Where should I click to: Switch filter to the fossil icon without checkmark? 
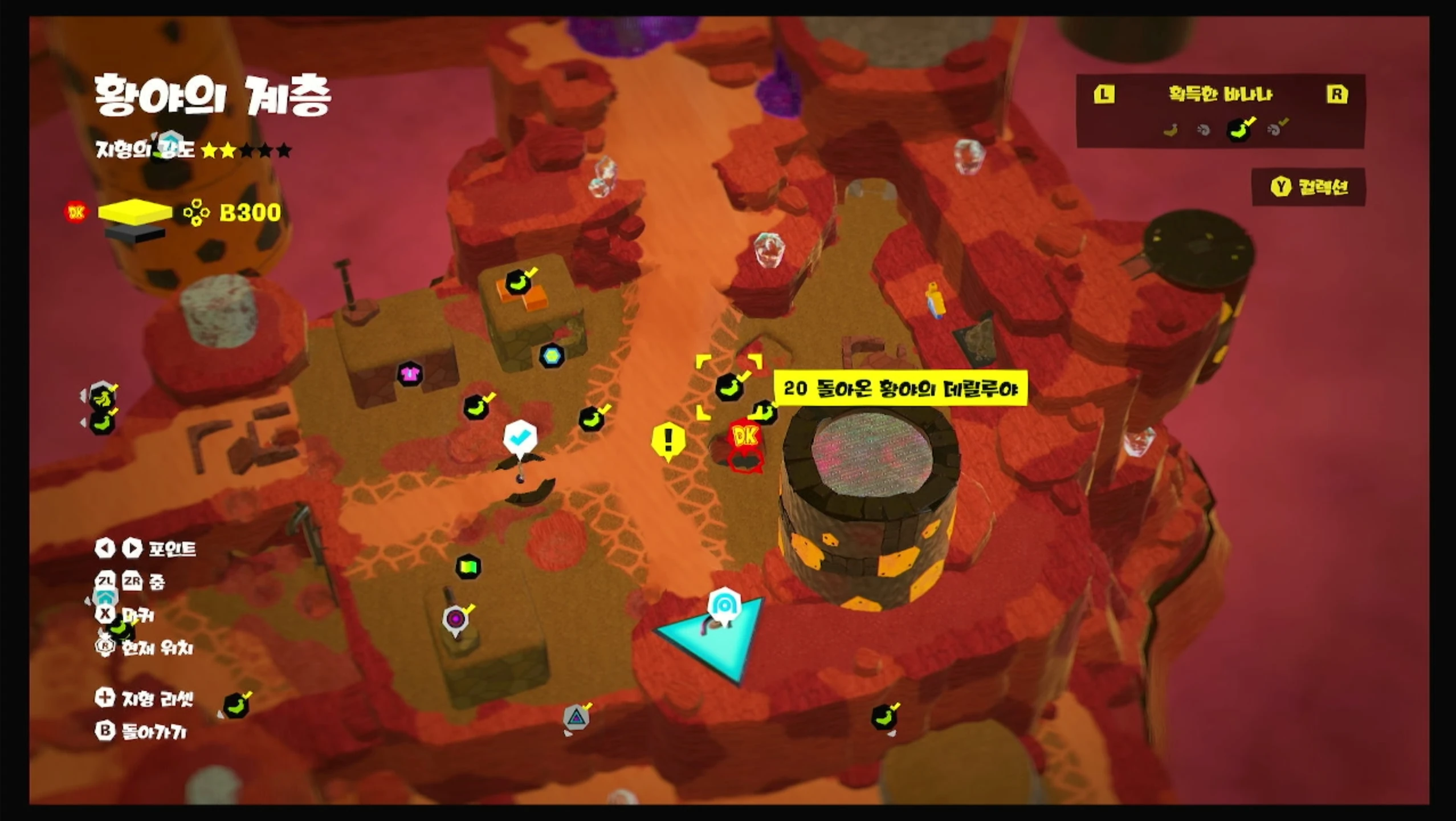pos(1204,131)
